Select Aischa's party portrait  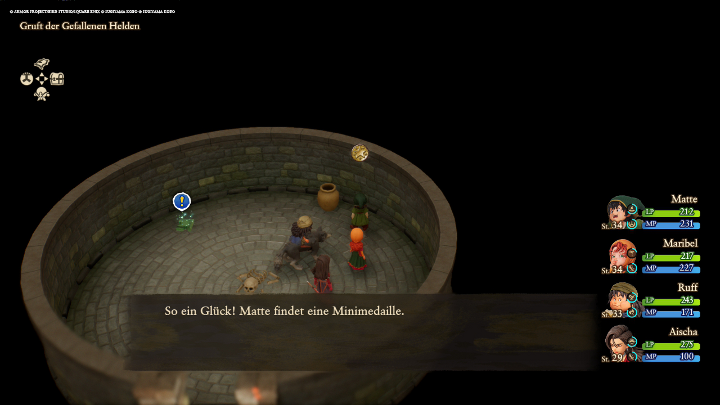[x=621, y=342]
